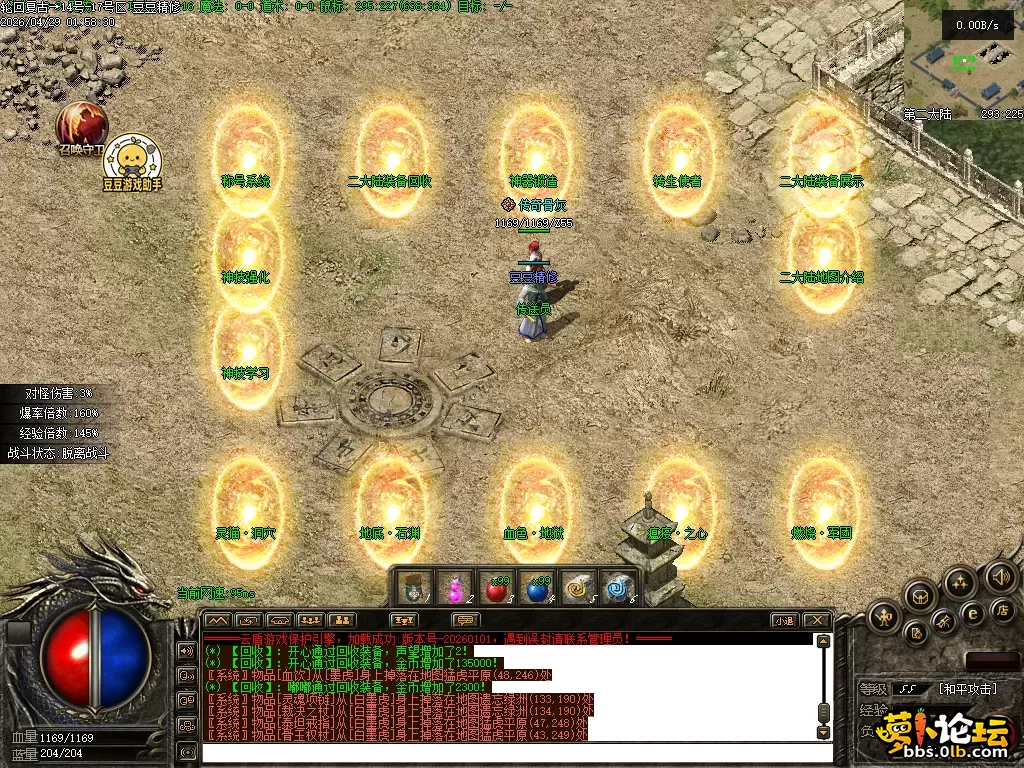Toggle sound with the speaker icon

point(1000,577)
